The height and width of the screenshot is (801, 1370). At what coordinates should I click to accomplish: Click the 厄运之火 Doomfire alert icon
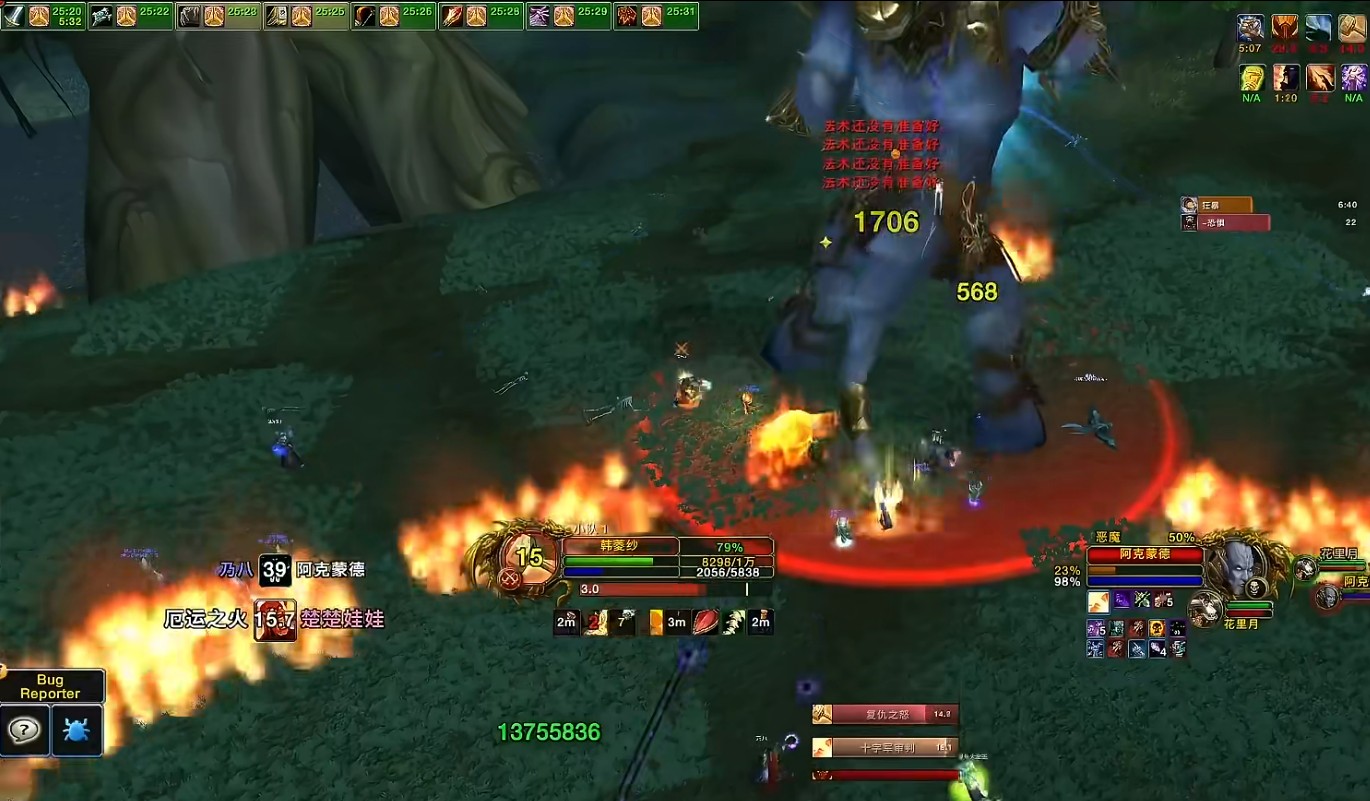click(x=275, y=620)
